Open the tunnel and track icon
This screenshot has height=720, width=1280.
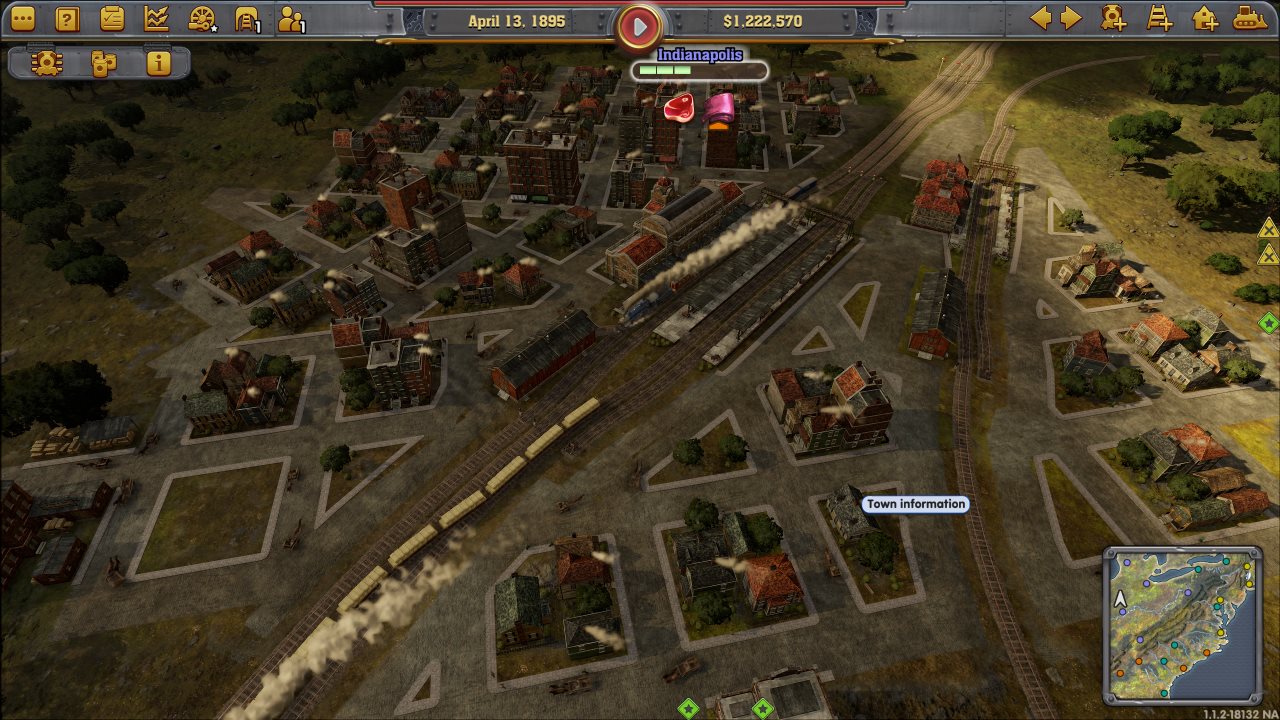click(246, 19)
